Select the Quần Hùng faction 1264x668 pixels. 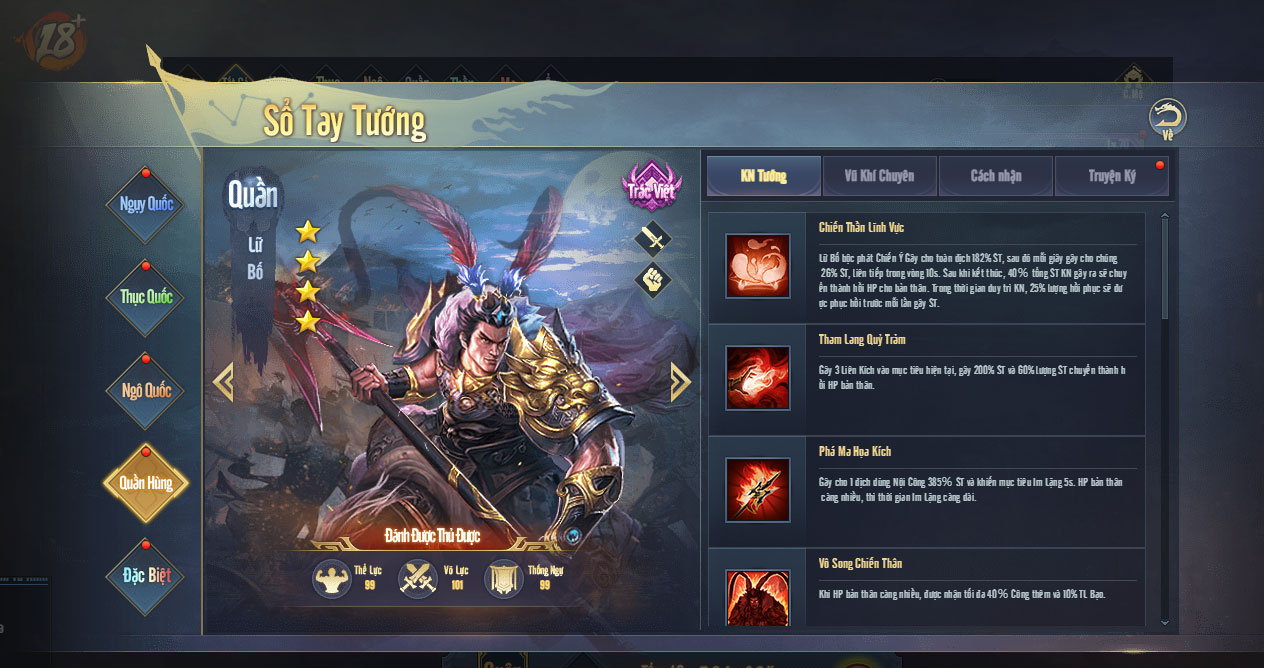[146, 483]
